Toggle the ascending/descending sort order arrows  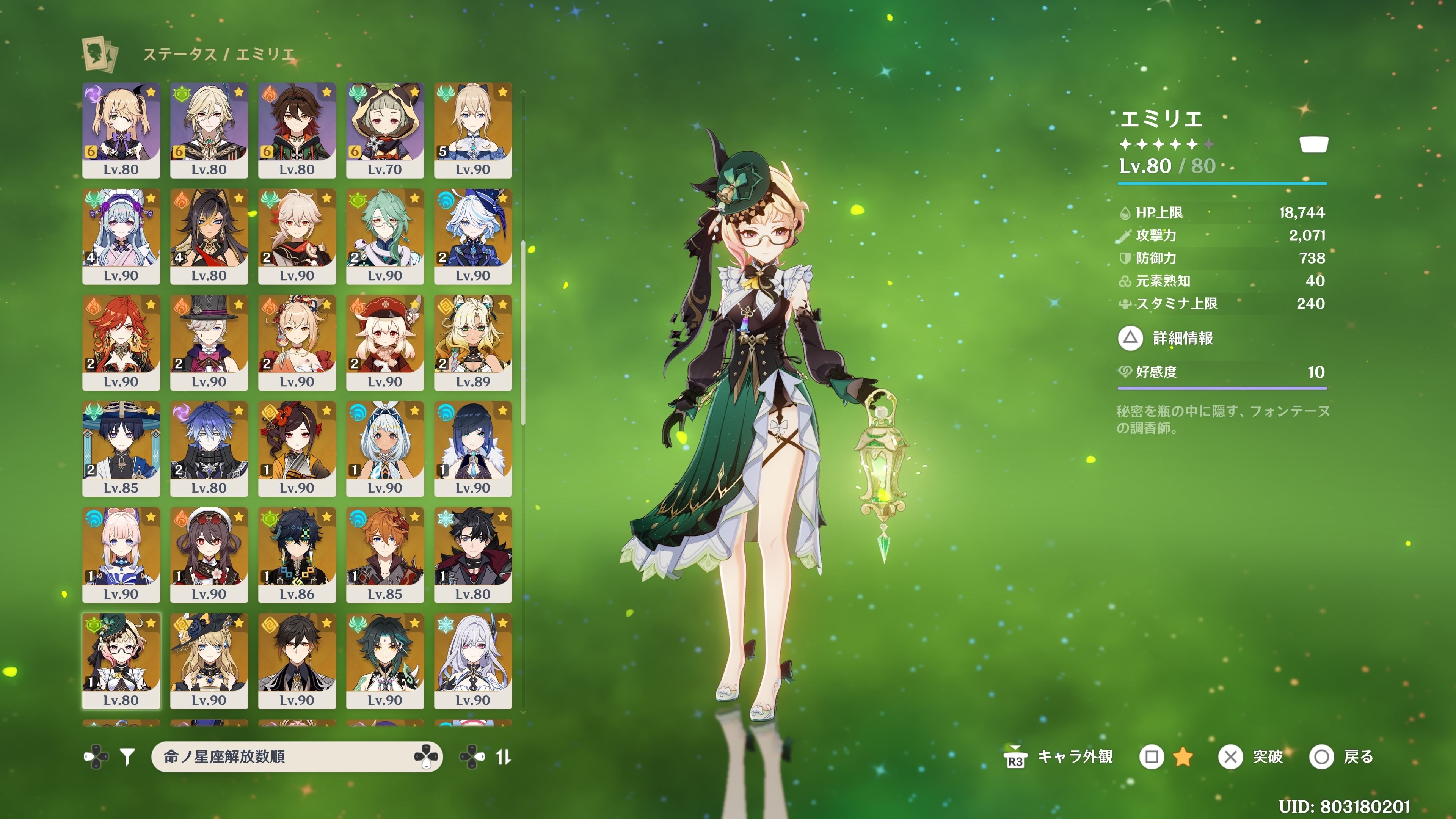pos(503,756)
